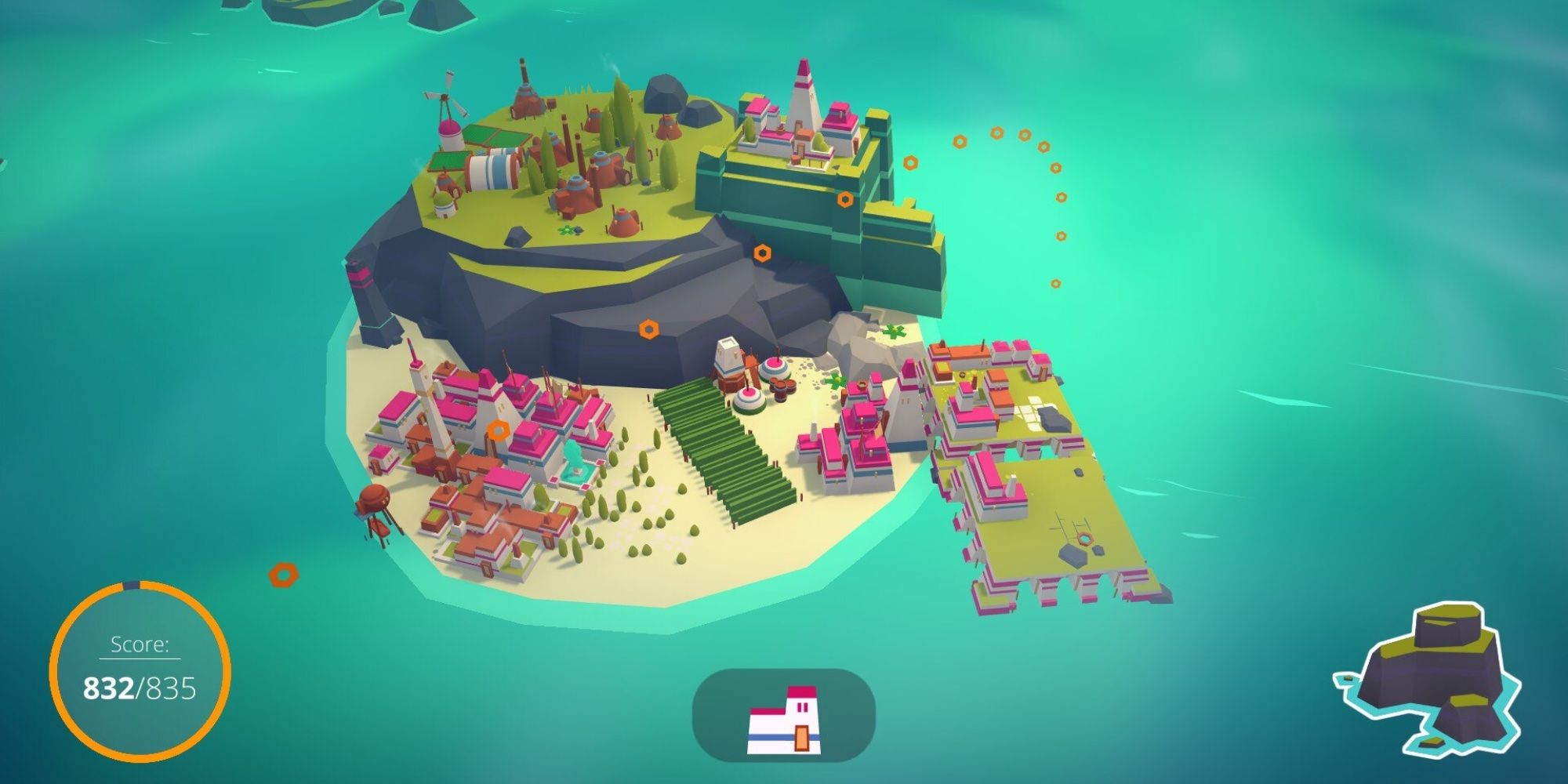Click the lowest hexagon marker of the ocean arc

[x=1056, y=283]
